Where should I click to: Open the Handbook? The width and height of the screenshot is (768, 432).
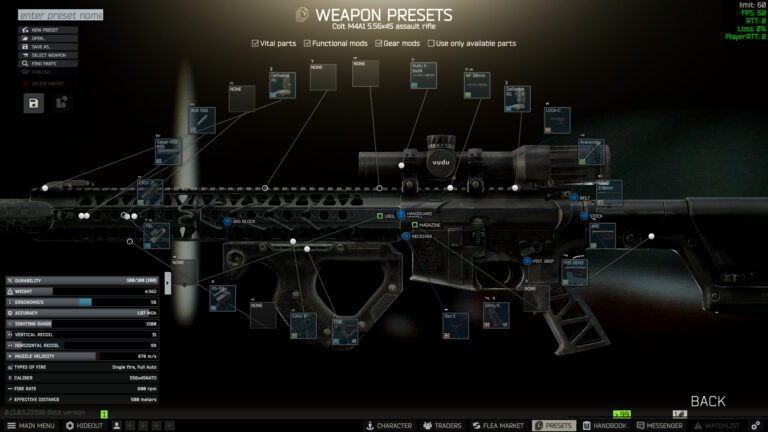pos(605,425)
